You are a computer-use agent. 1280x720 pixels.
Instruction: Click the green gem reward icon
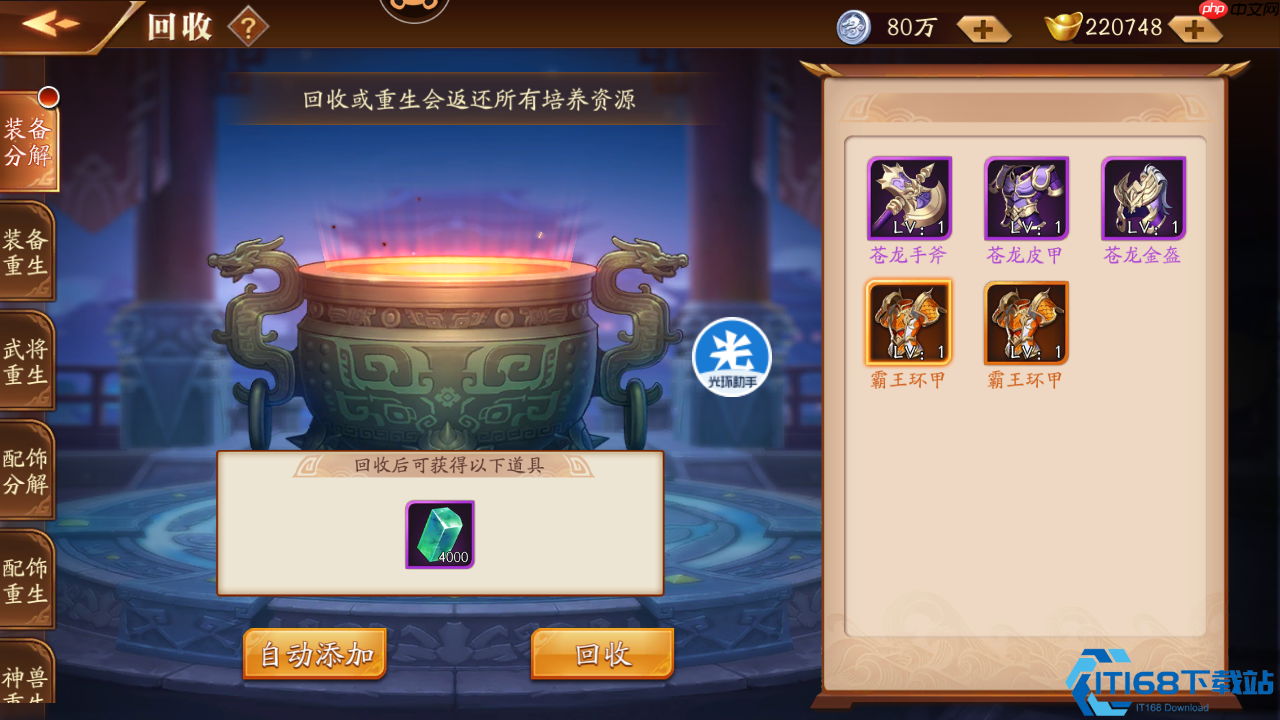440,535
